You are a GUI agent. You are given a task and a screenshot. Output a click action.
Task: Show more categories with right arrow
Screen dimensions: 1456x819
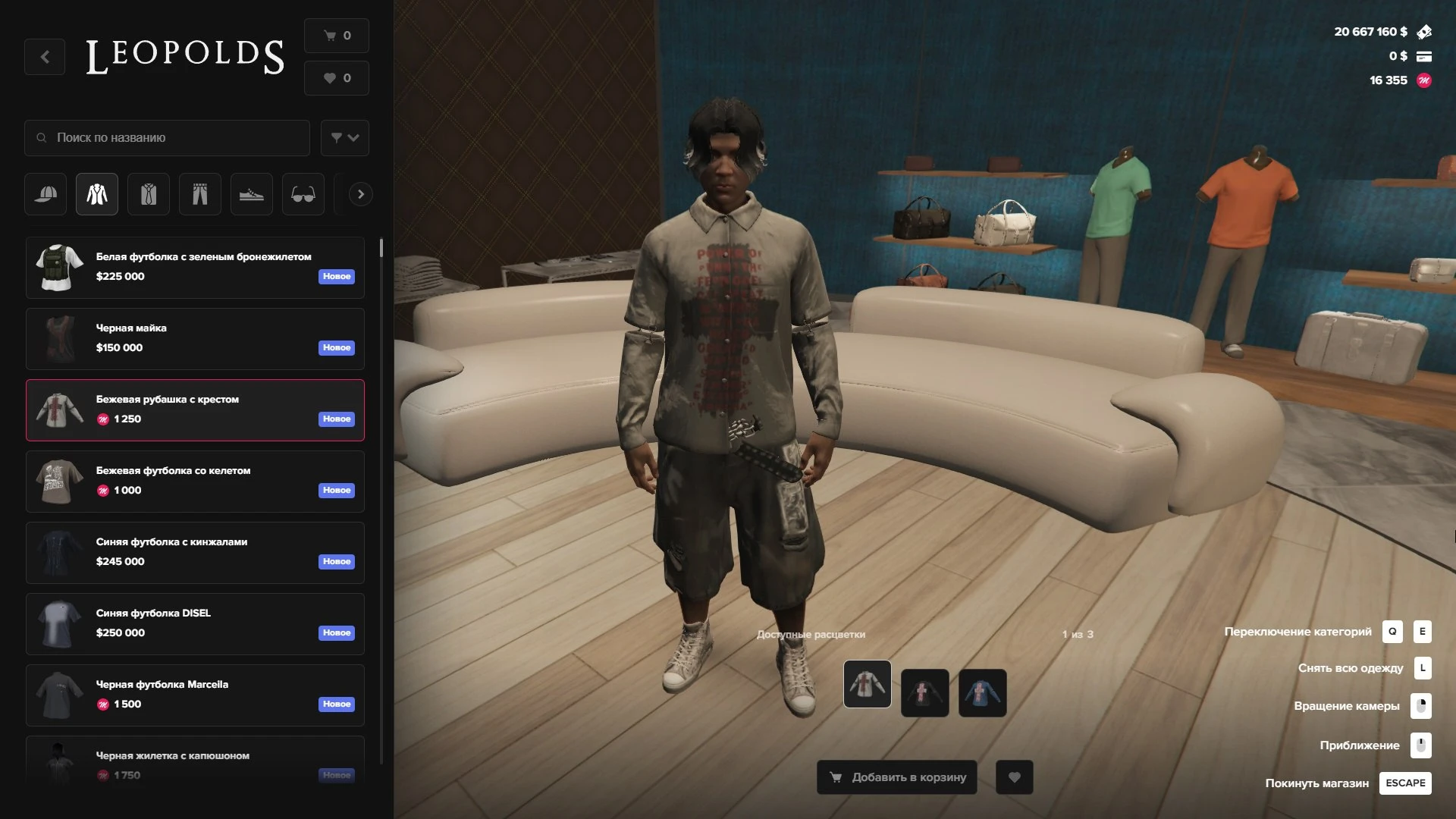[x=360, y=194]
